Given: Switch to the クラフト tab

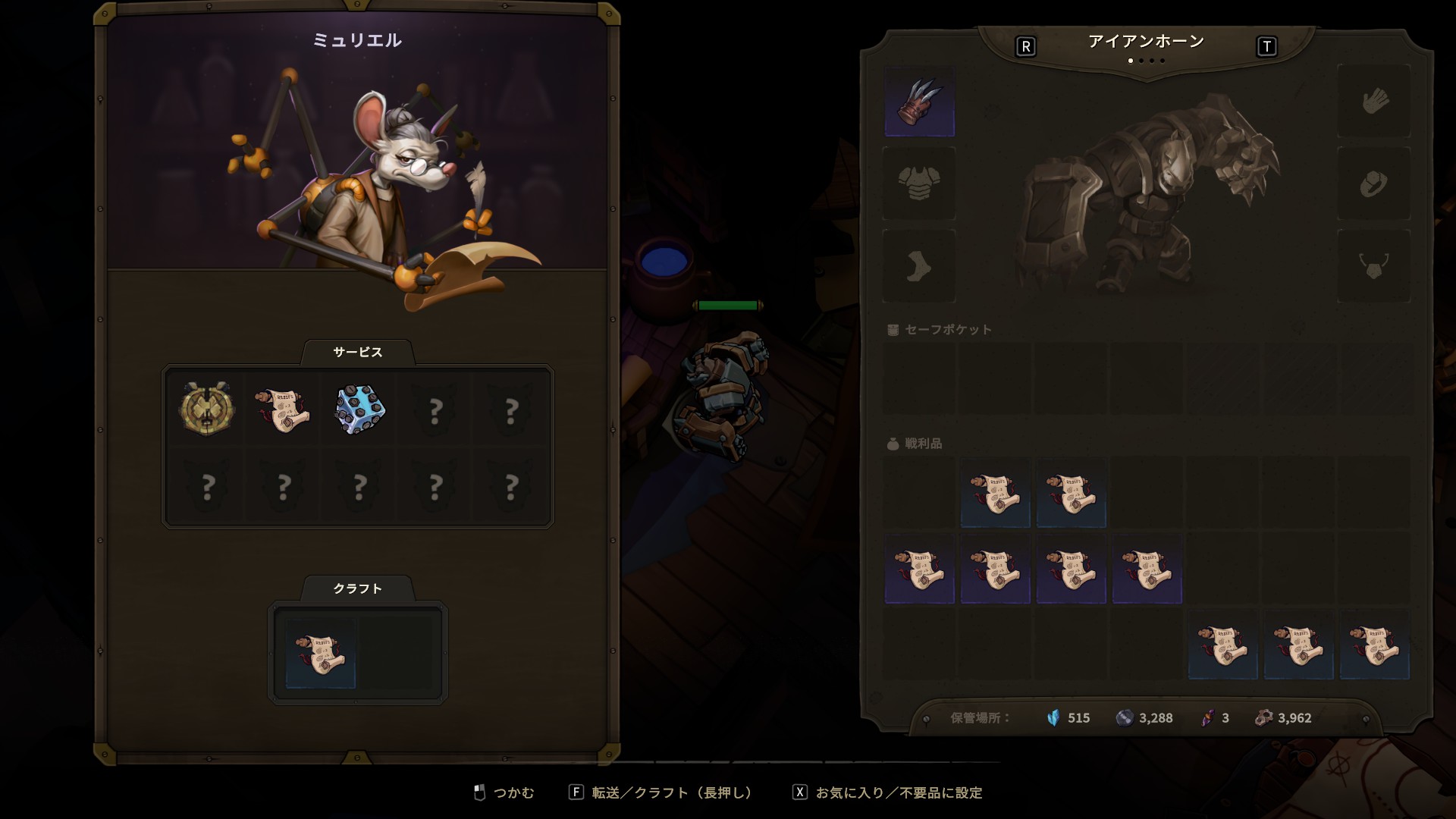Looking at the screenshot, I should [x=358, y=589].
